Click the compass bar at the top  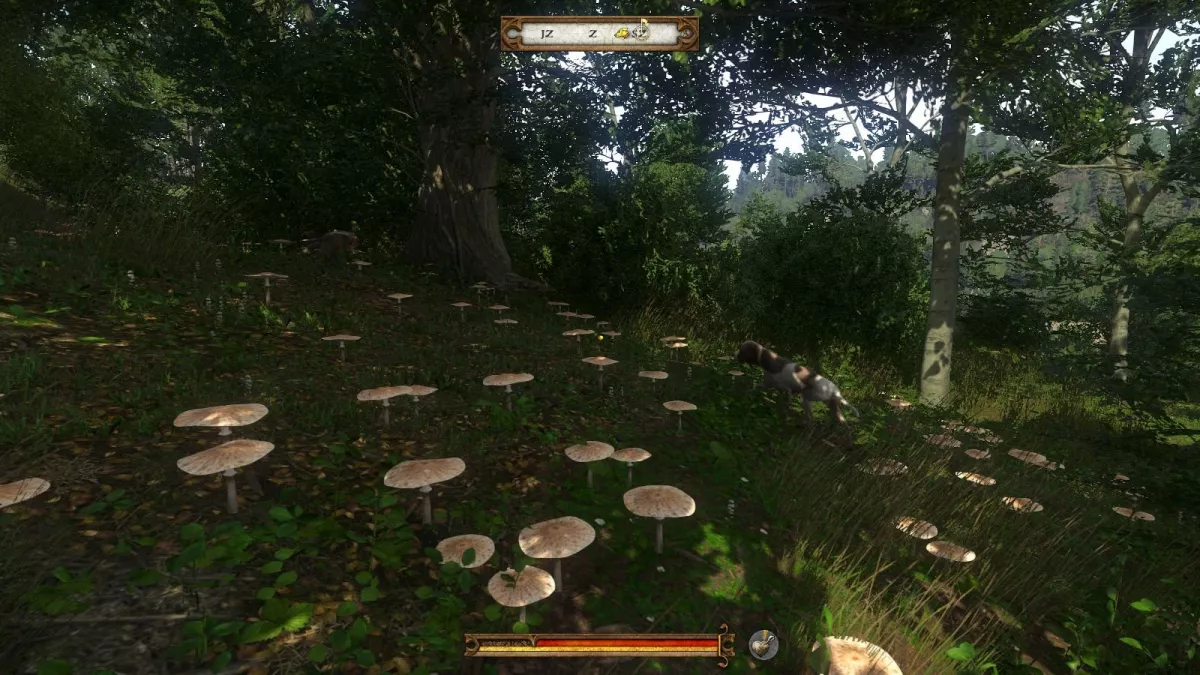coord(599,33)
